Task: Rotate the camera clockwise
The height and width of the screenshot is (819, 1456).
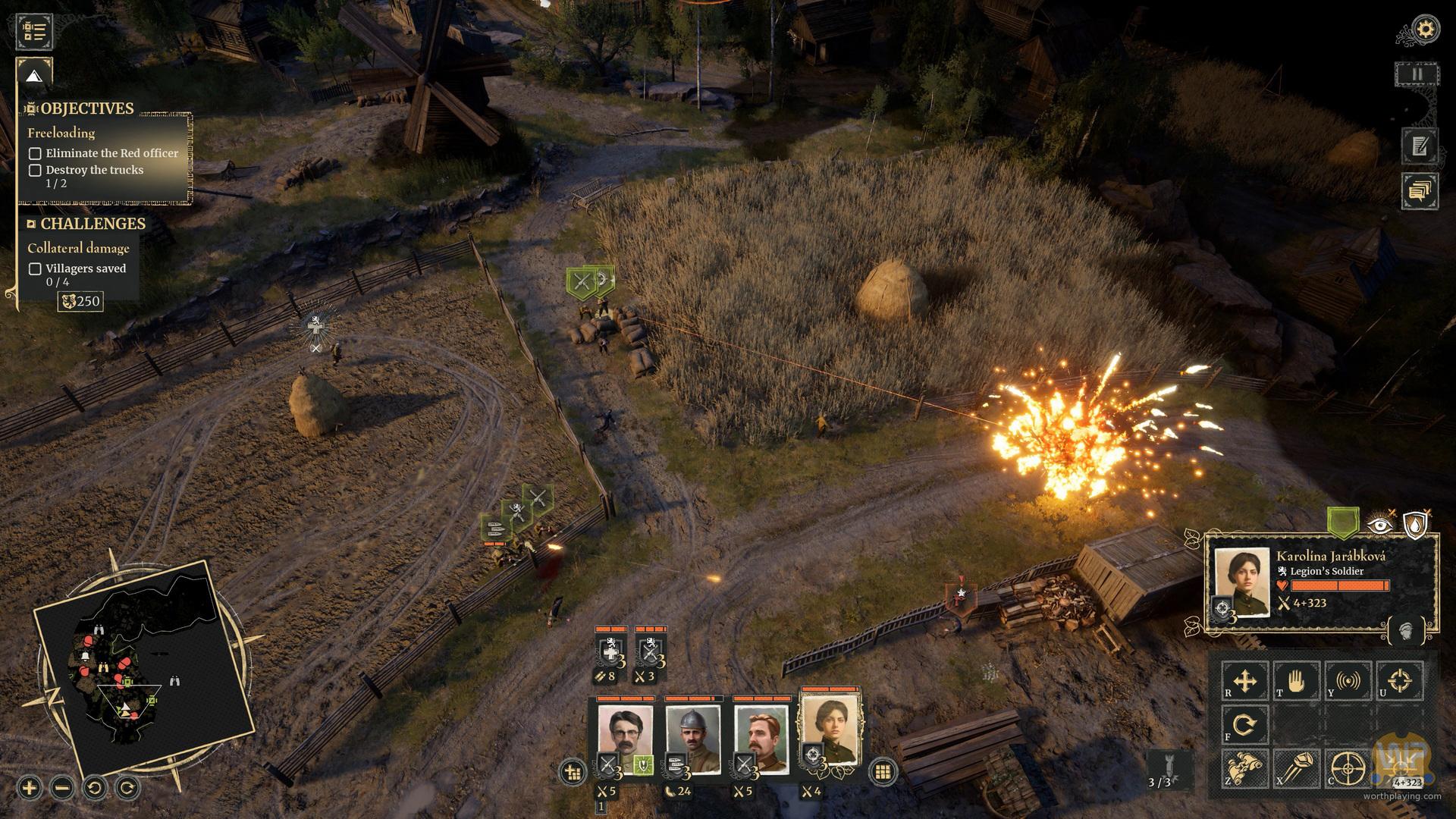Action: (x=127, y=787)
